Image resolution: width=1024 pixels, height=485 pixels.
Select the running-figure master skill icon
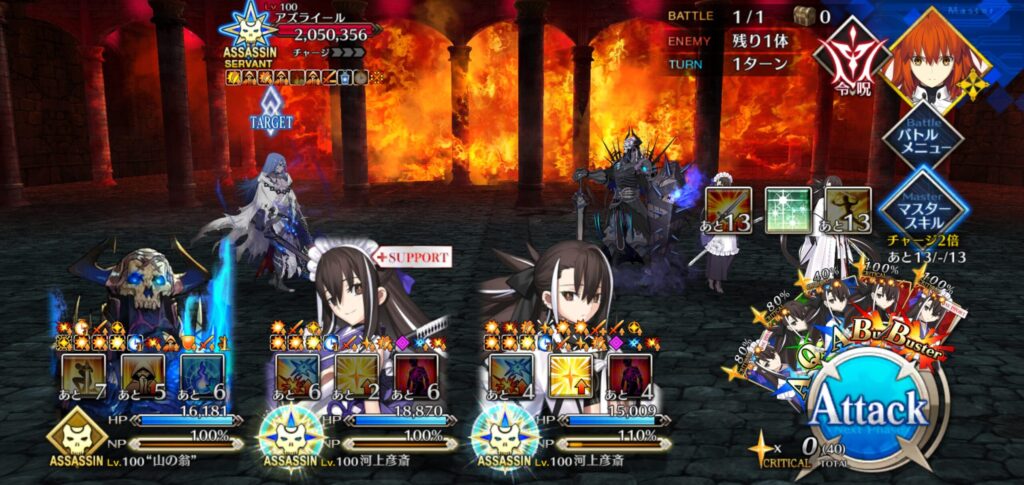[847, 209]
